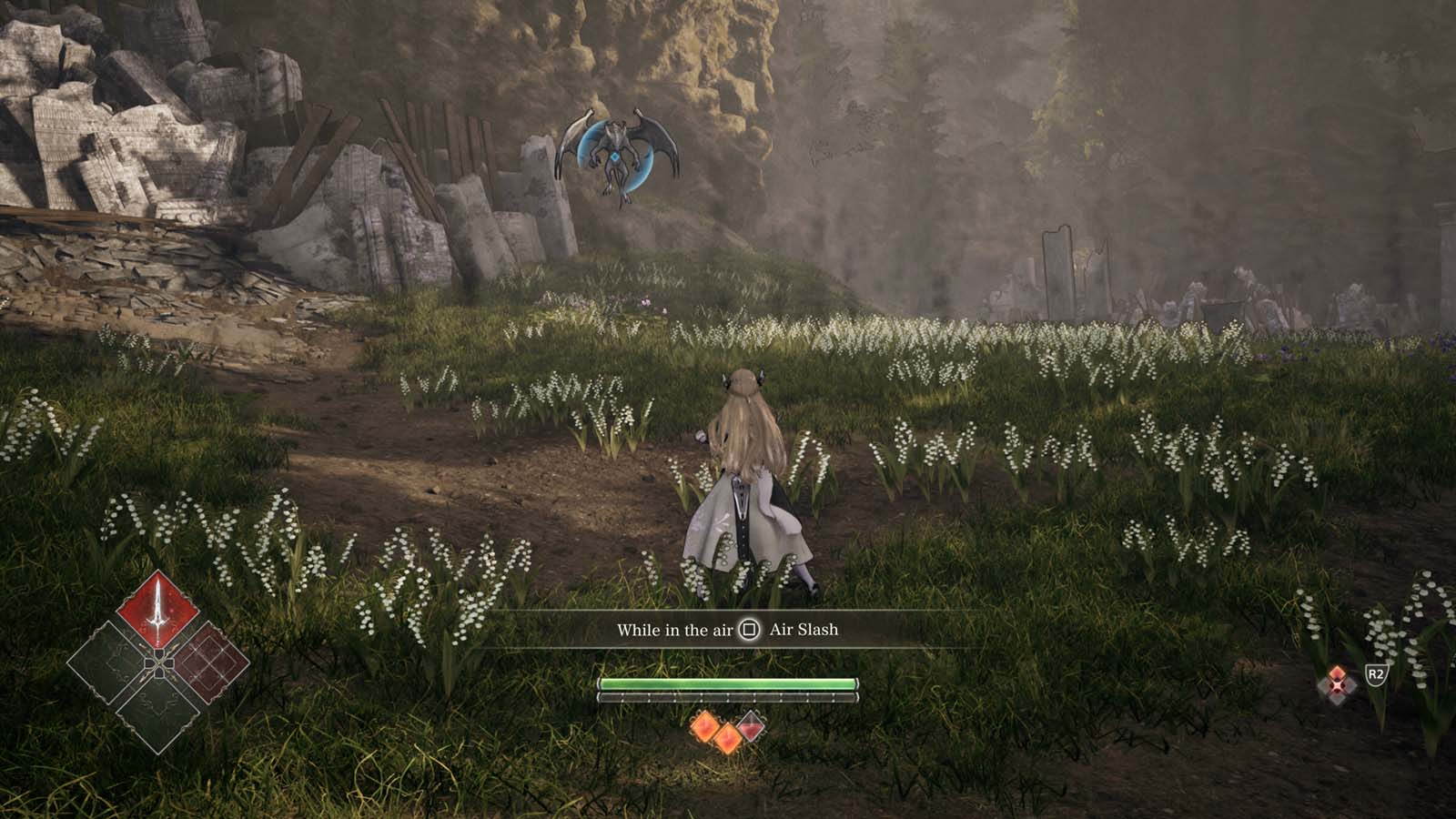
Task: Click the 'While in the air' prompt text
Action: pyautogui.click(x=676, y=630)
